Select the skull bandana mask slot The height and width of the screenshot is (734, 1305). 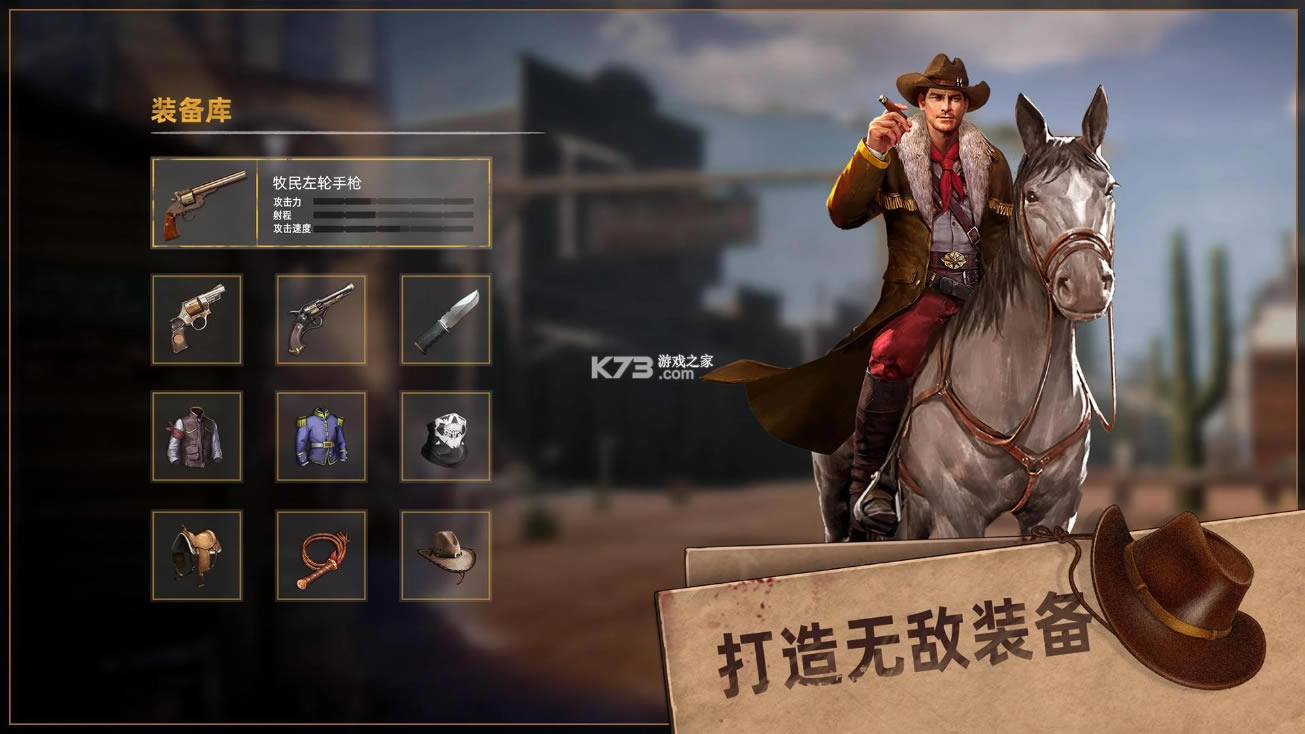tap(446, 436)
